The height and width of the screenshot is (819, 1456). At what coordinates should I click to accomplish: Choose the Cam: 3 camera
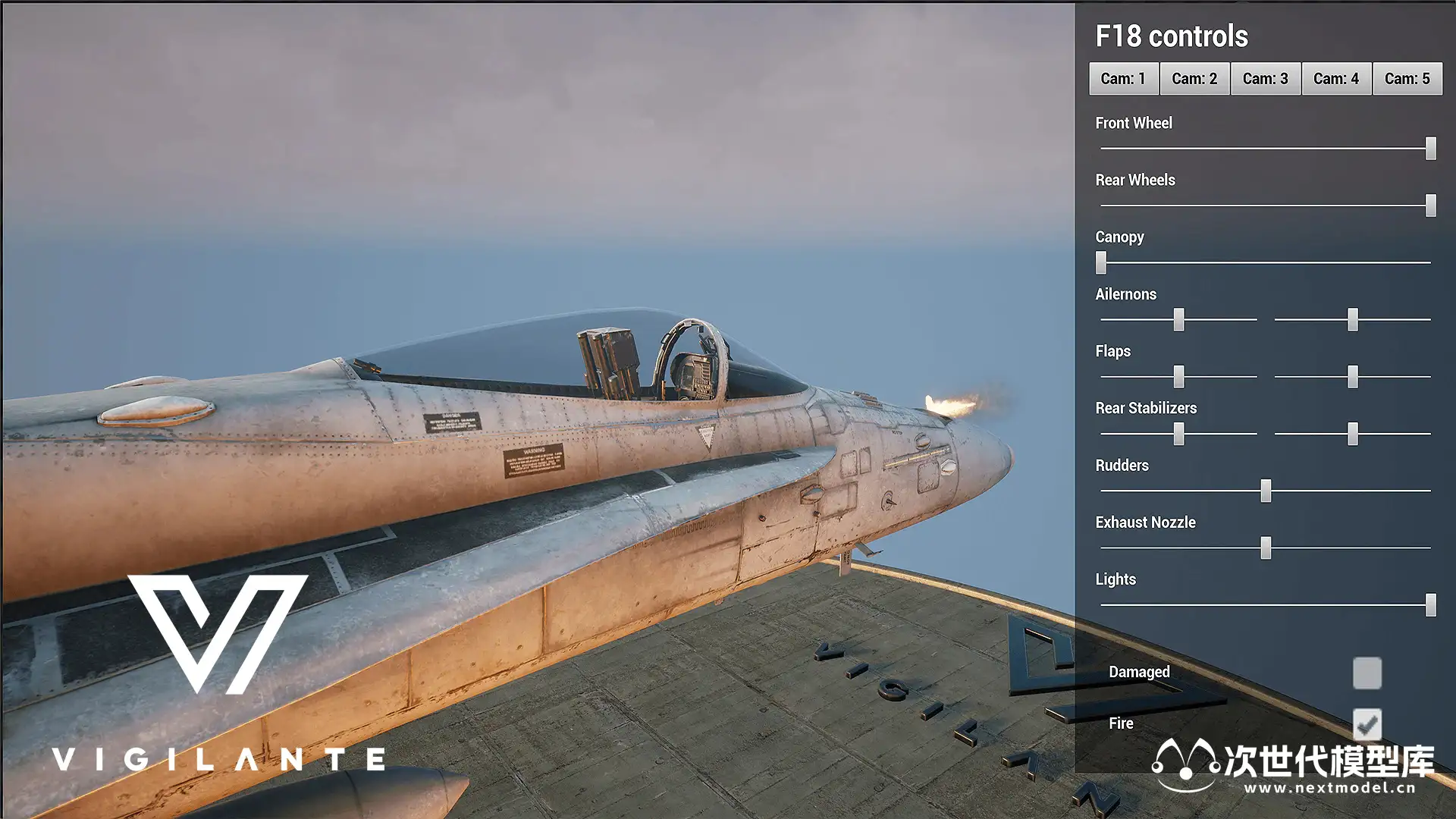tap(1265, 79)
